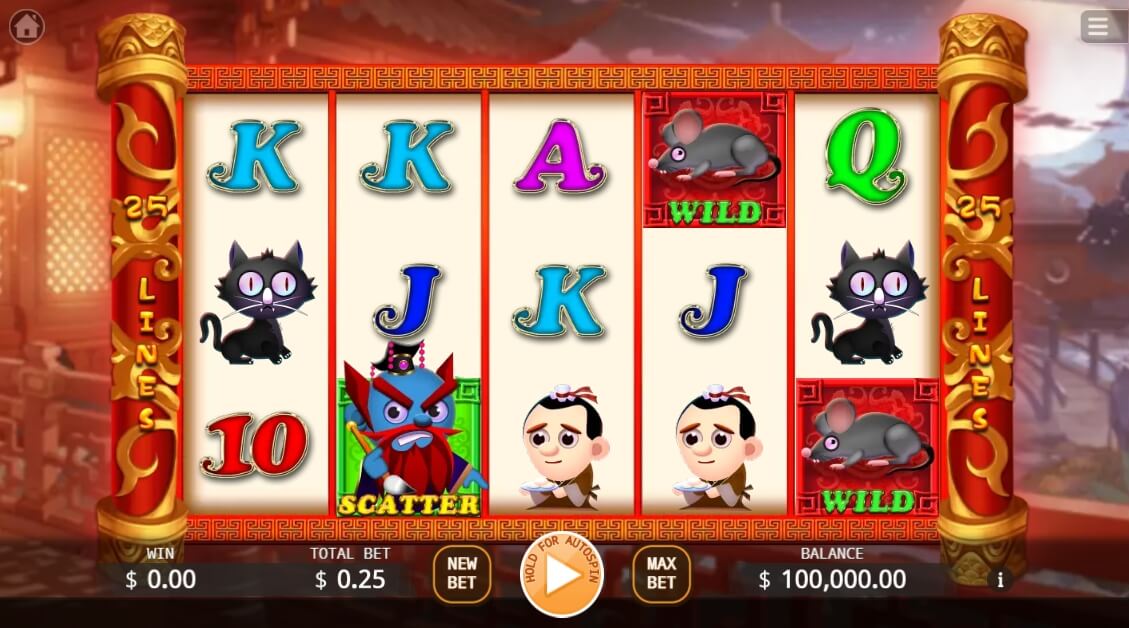Image resolution: width=1129 pixels, height=628 pixels.
Task: Show the game info
Action: [999, 579]
